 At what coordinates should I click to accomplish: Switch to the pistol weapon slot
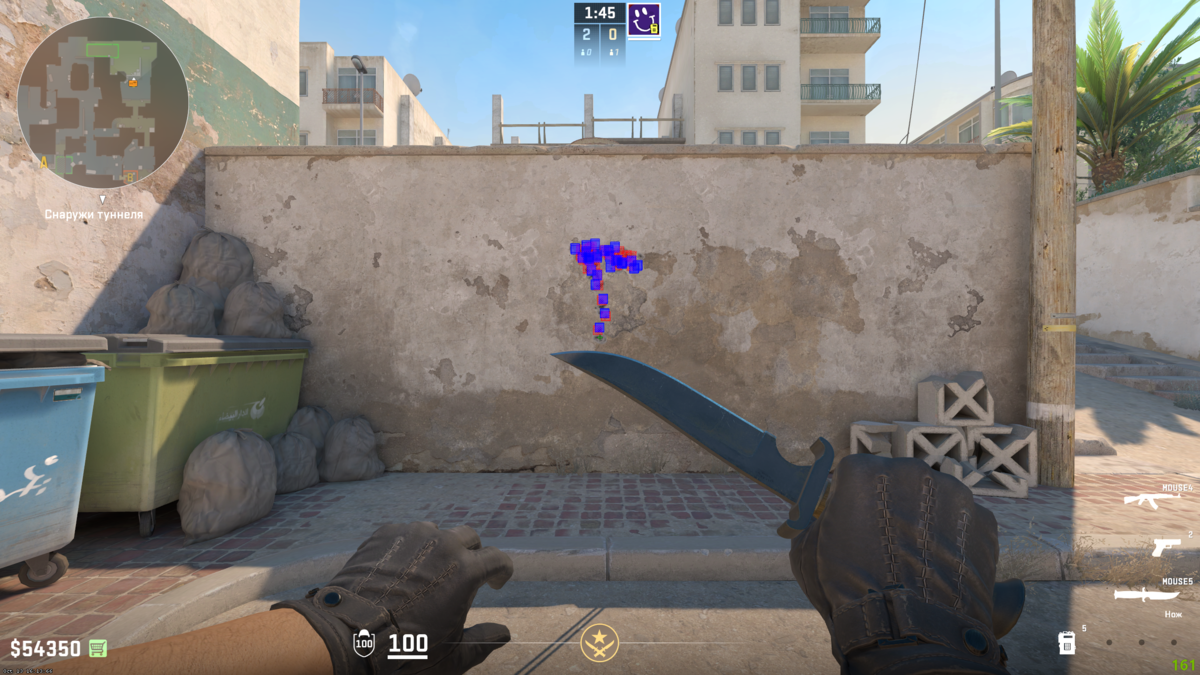1165,547
